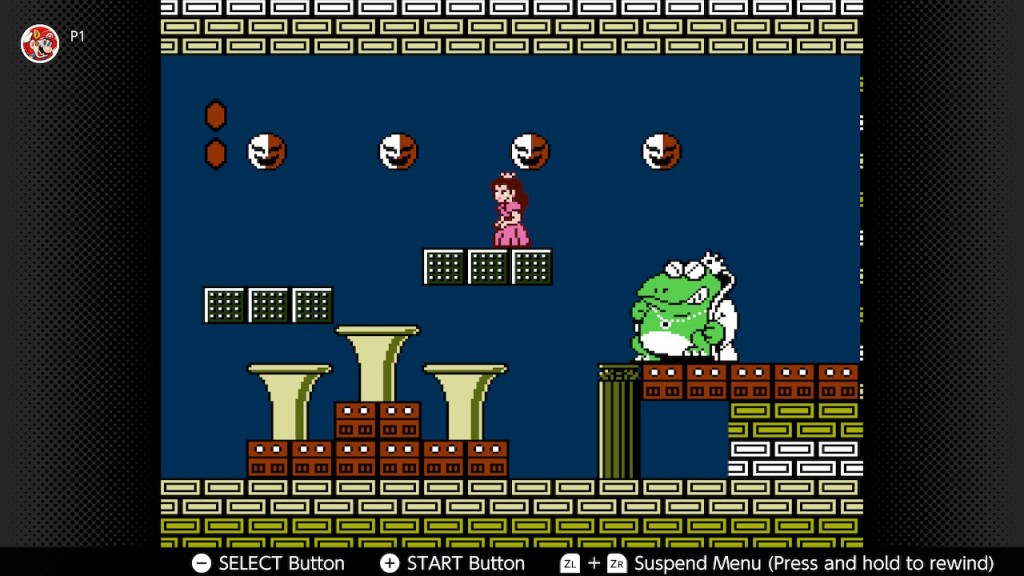Screen dimensions: 1024x576
Task: Click the P1 Mario player avatar
Action: [x=40, y=43]
